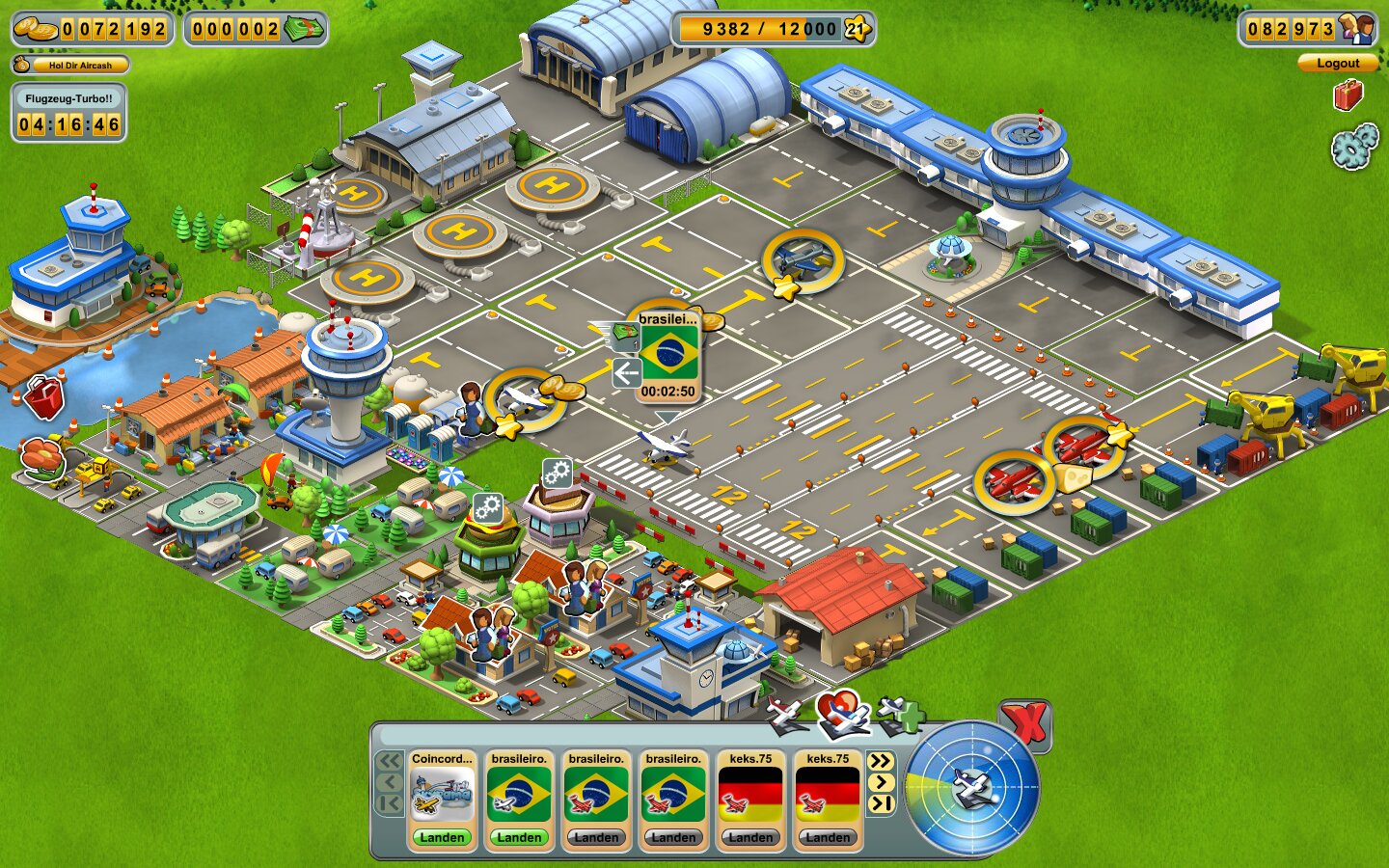Open the red suitcase icon on the lake
The width and height of the screenshot is (1389, 868).
[43, 397]
